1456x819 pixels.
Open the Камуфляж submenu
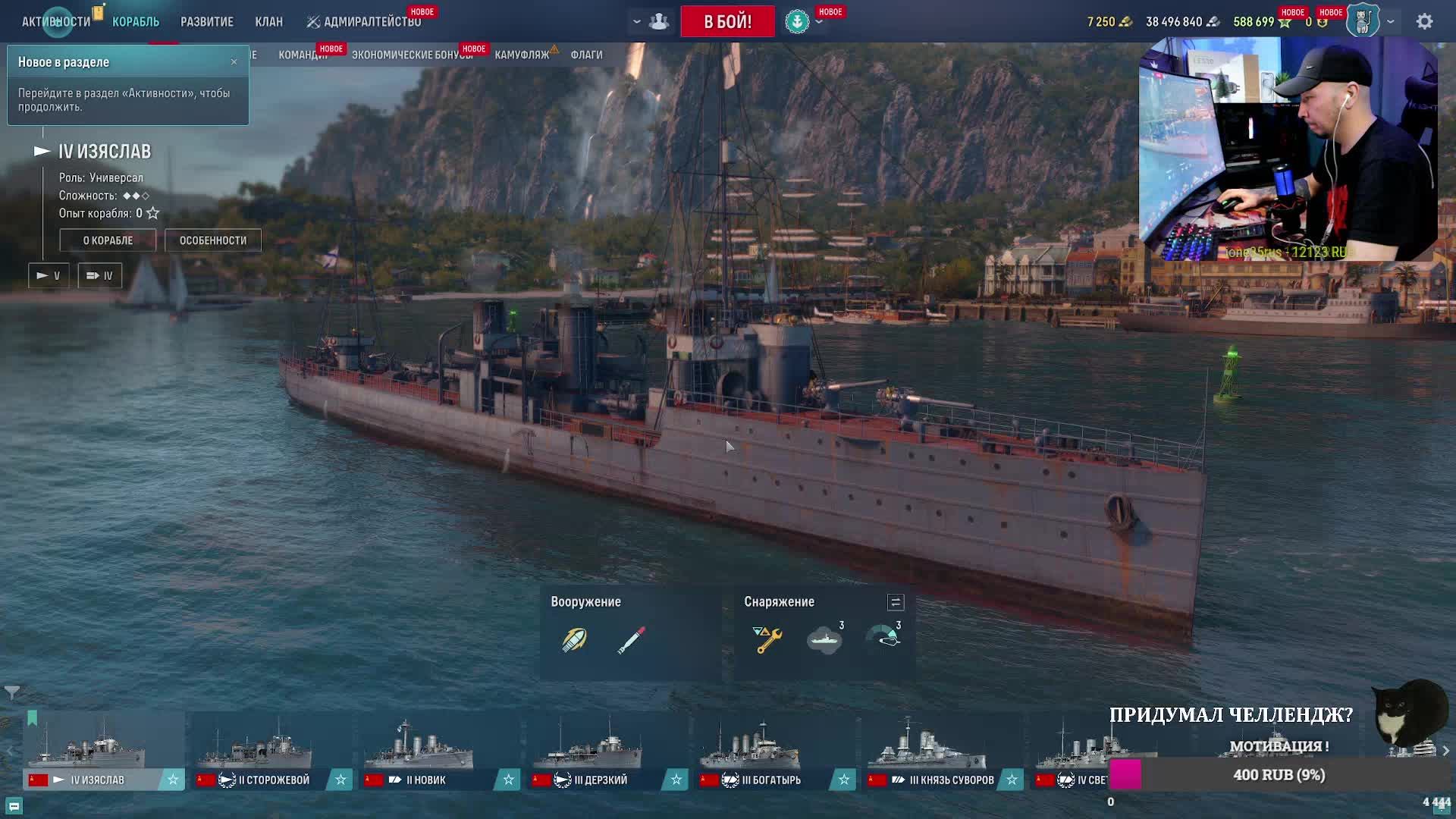tap(522, 55)
